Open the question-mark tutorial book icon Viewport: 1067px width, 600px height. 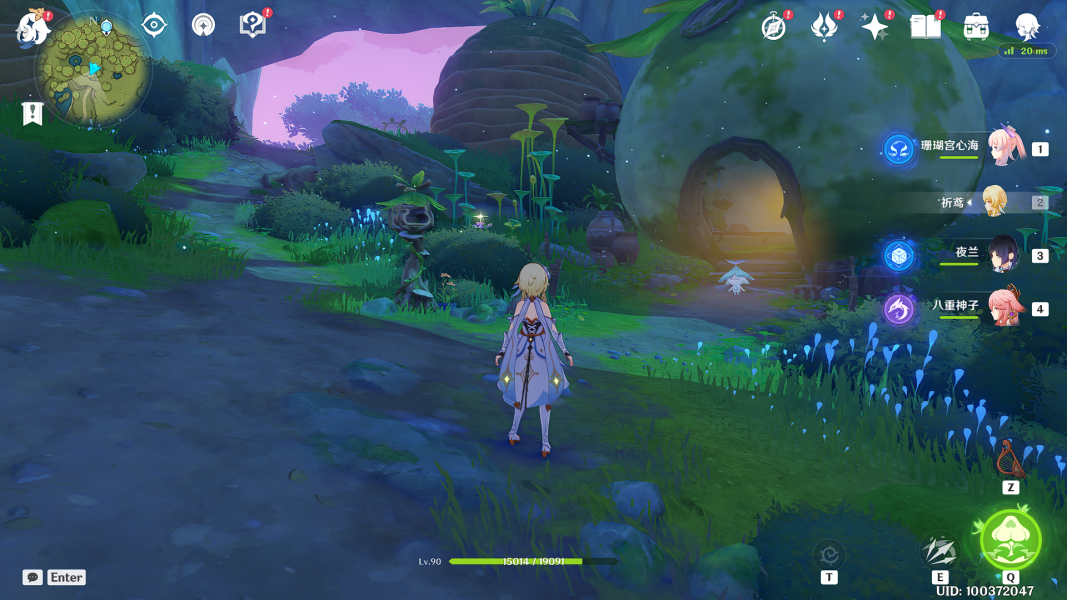pyautogui.click(x=253, y=25)
